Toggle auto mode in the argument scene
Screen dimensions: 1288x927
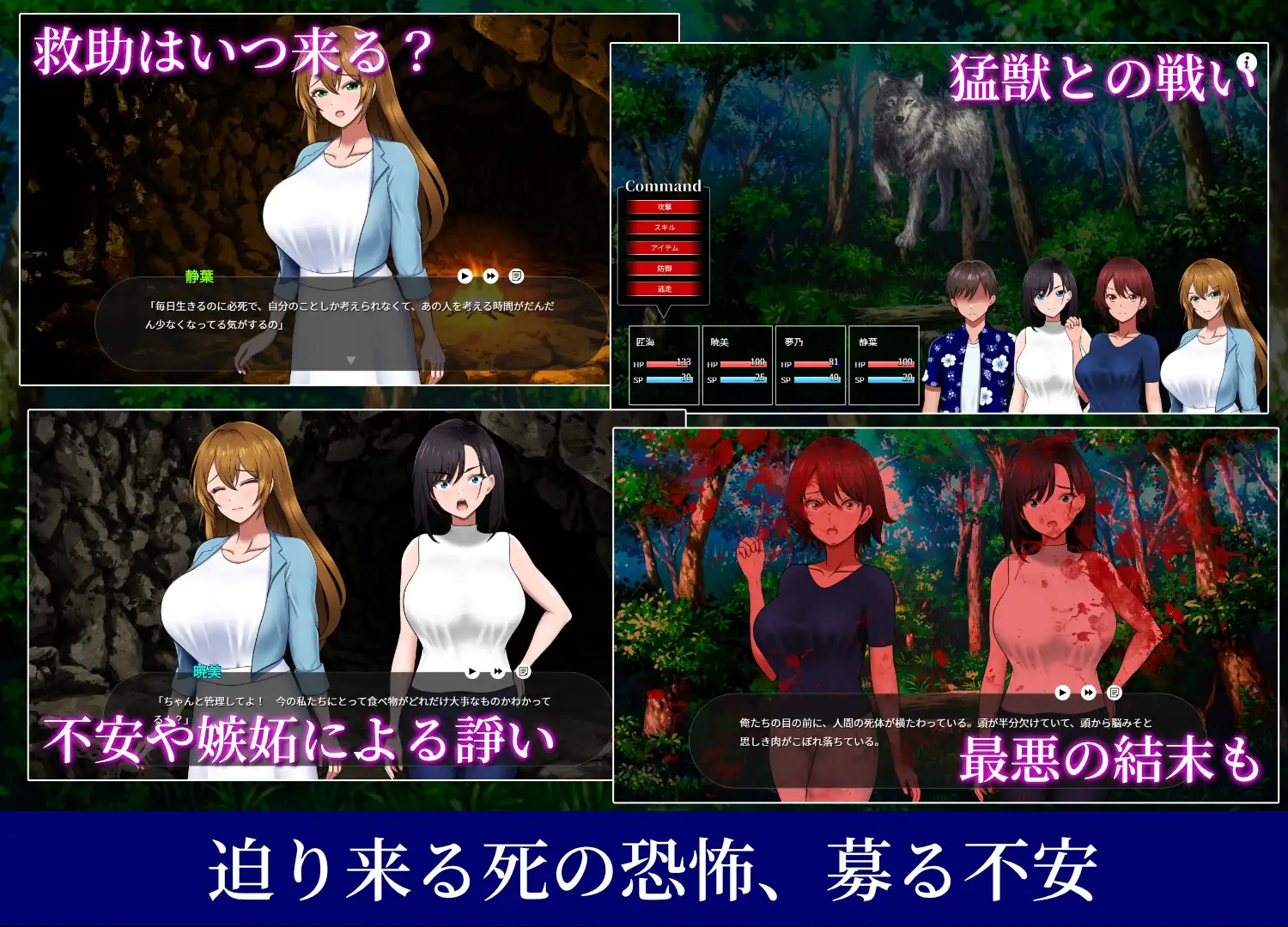point(471,672)
